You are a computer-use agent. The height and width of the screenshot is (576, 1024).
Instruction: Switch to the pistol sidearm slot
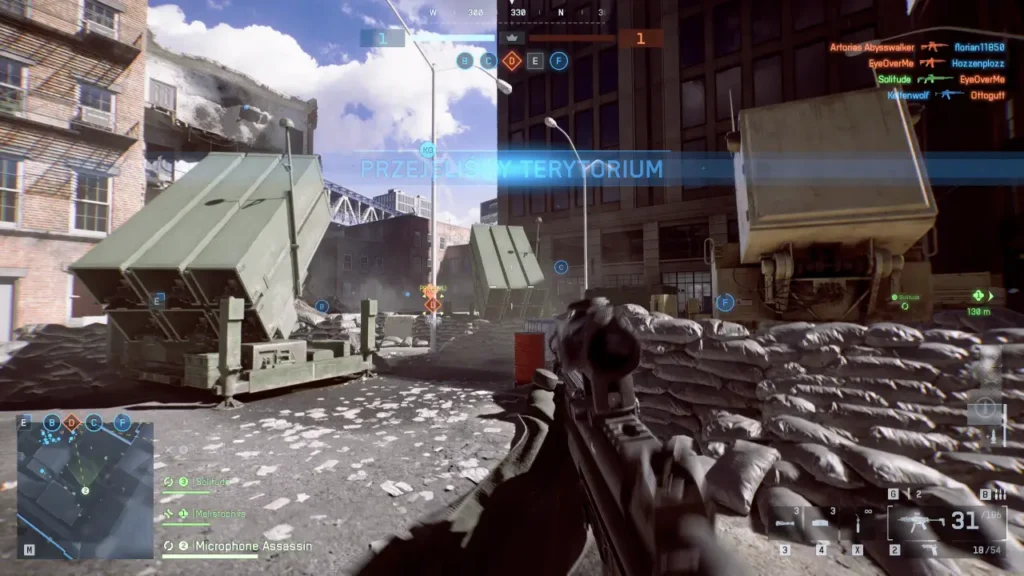pos(933,549)
